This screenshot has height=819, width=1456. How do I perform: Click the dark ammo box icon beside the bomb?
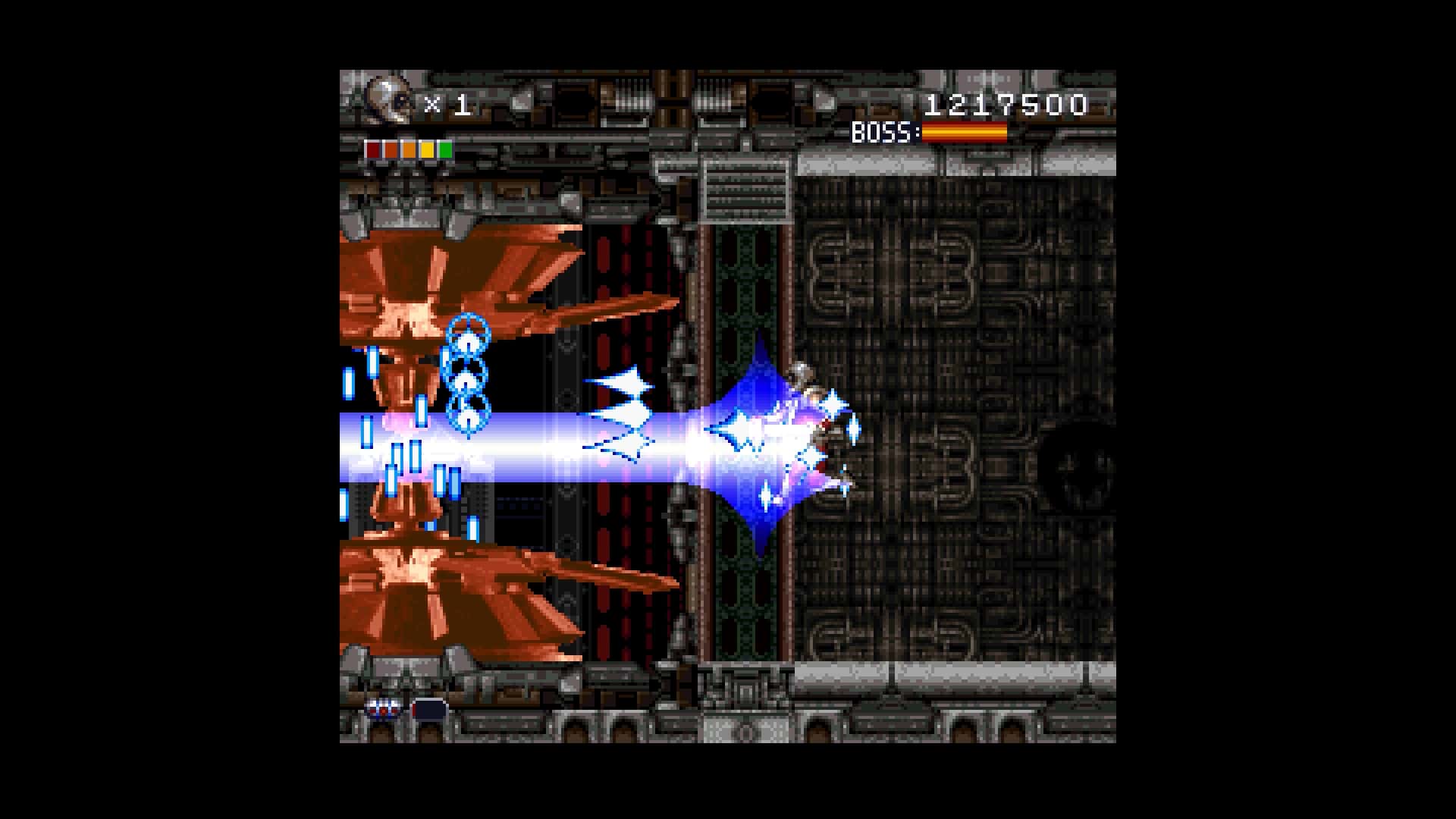[428, 710]
